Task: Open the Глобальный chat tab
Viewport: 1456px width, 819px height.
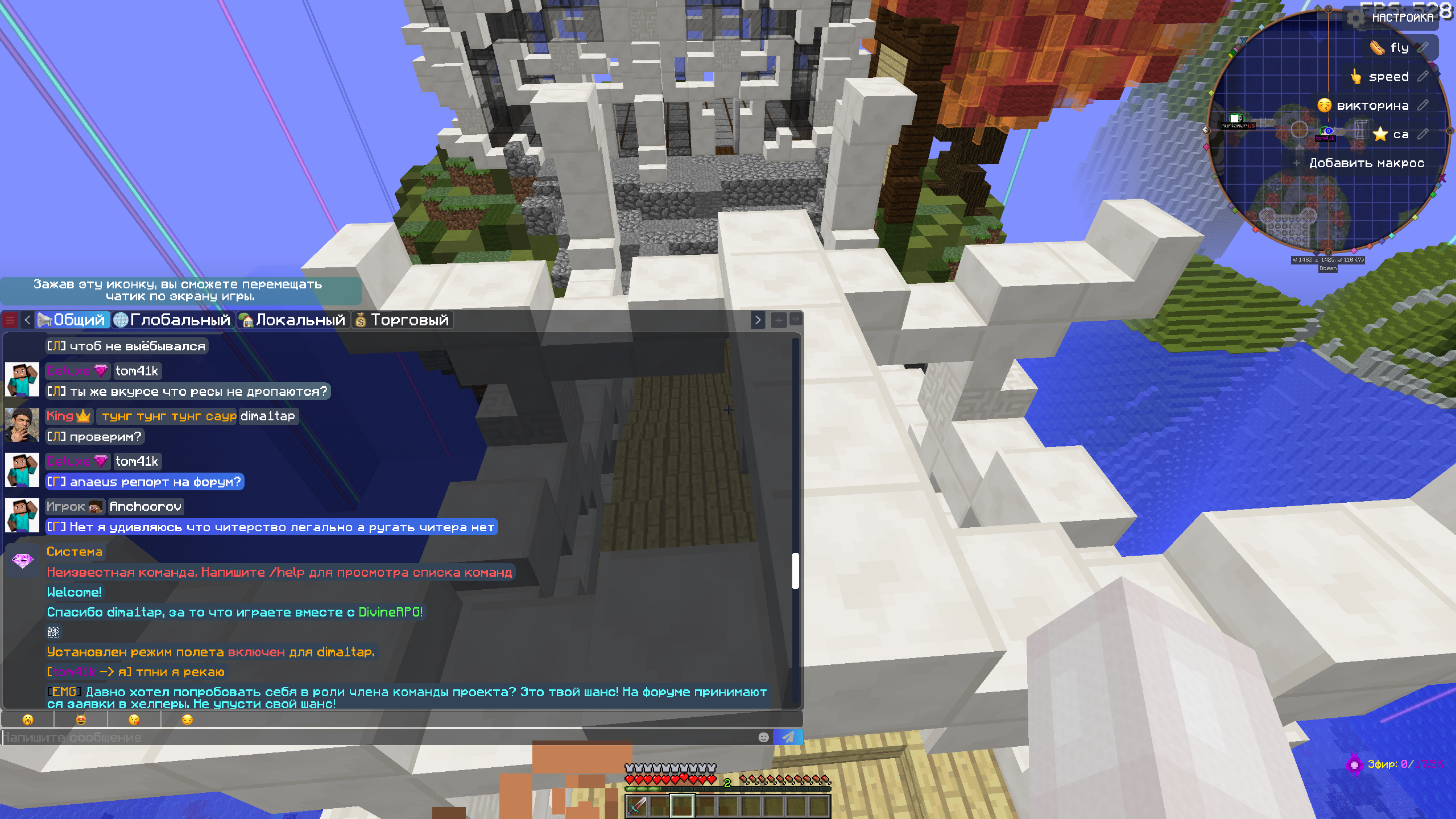Action: tap(173, 320)
